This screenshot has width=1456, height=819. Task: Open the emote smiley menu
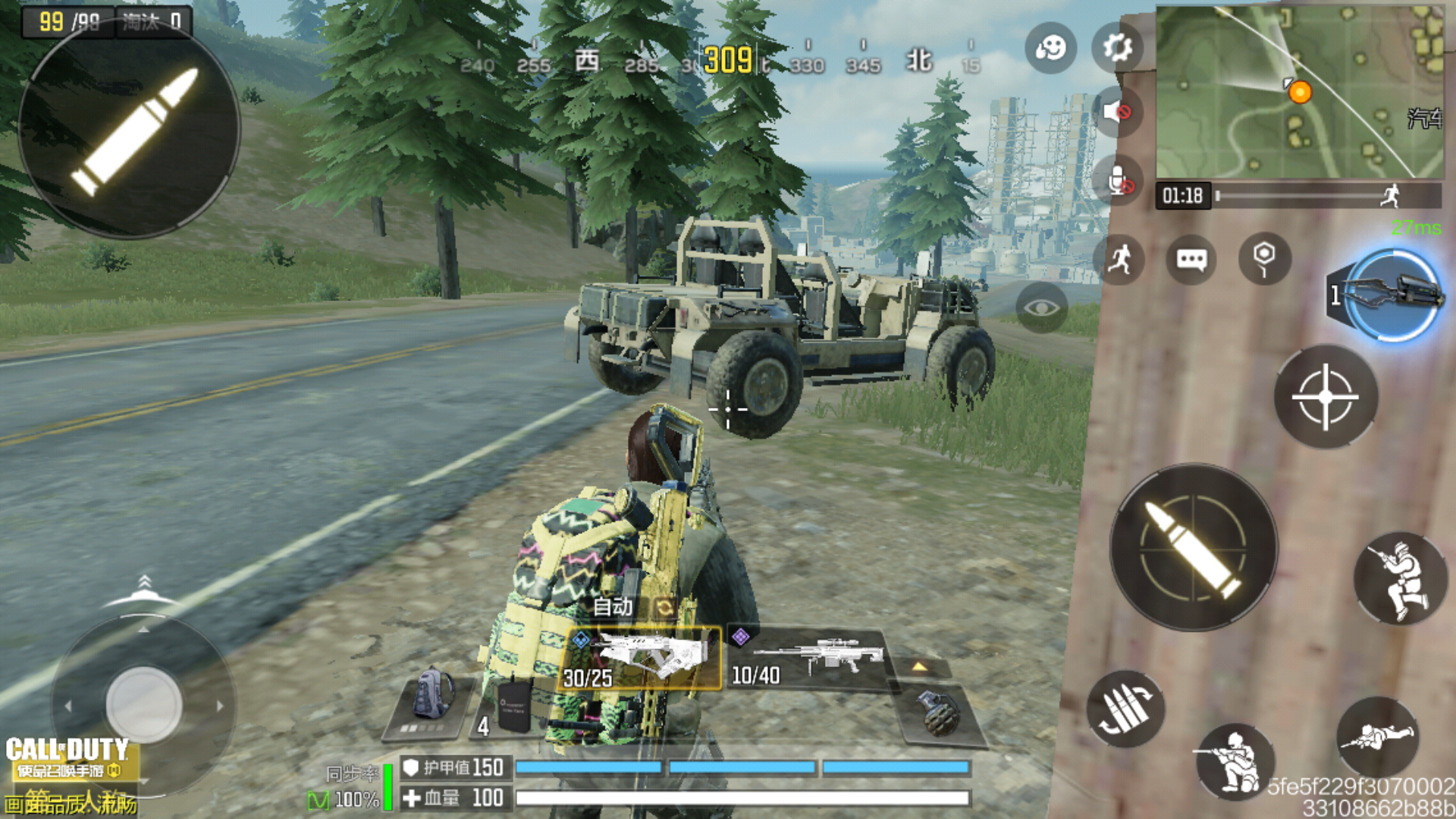(1050, 47)
